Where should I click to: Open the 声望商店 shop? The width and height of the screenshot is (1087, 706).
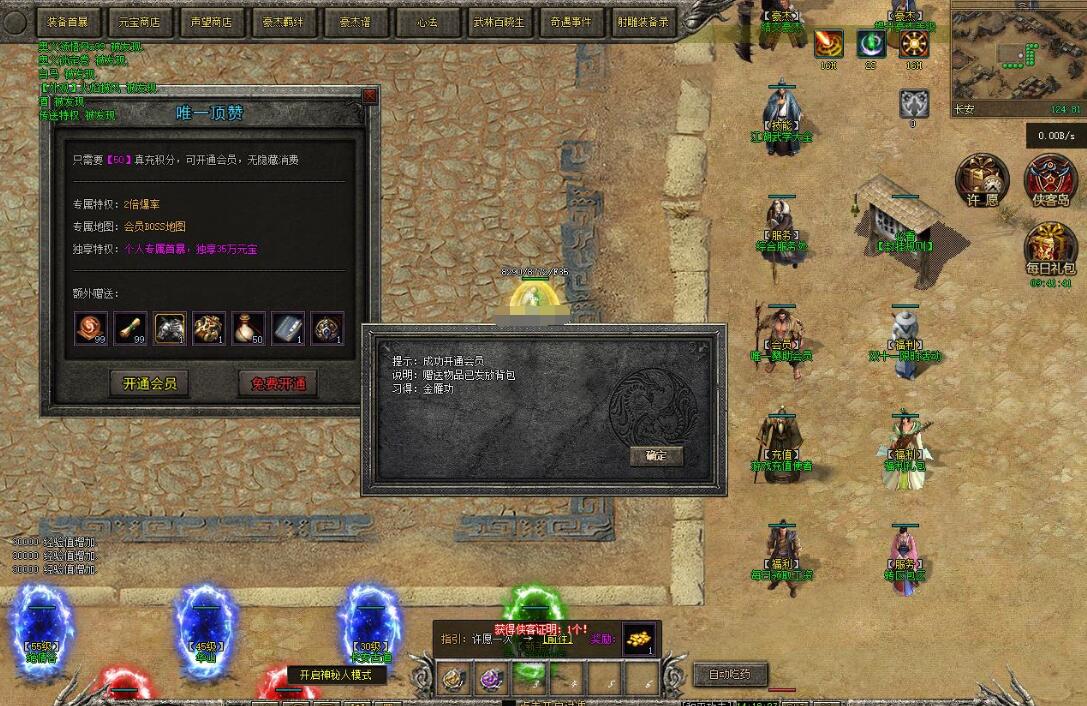pos(212,21)
